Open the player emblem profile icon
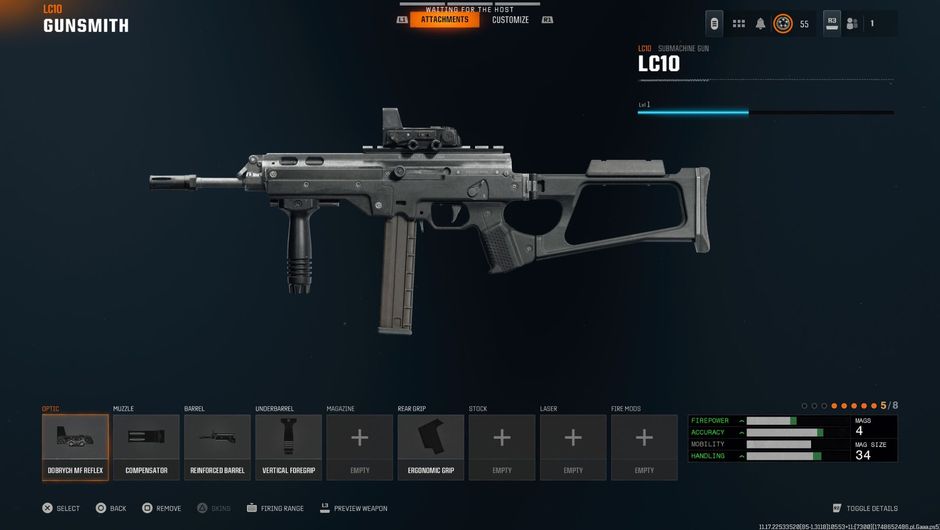This screenshot has height=530, width=940. [783, 24]
